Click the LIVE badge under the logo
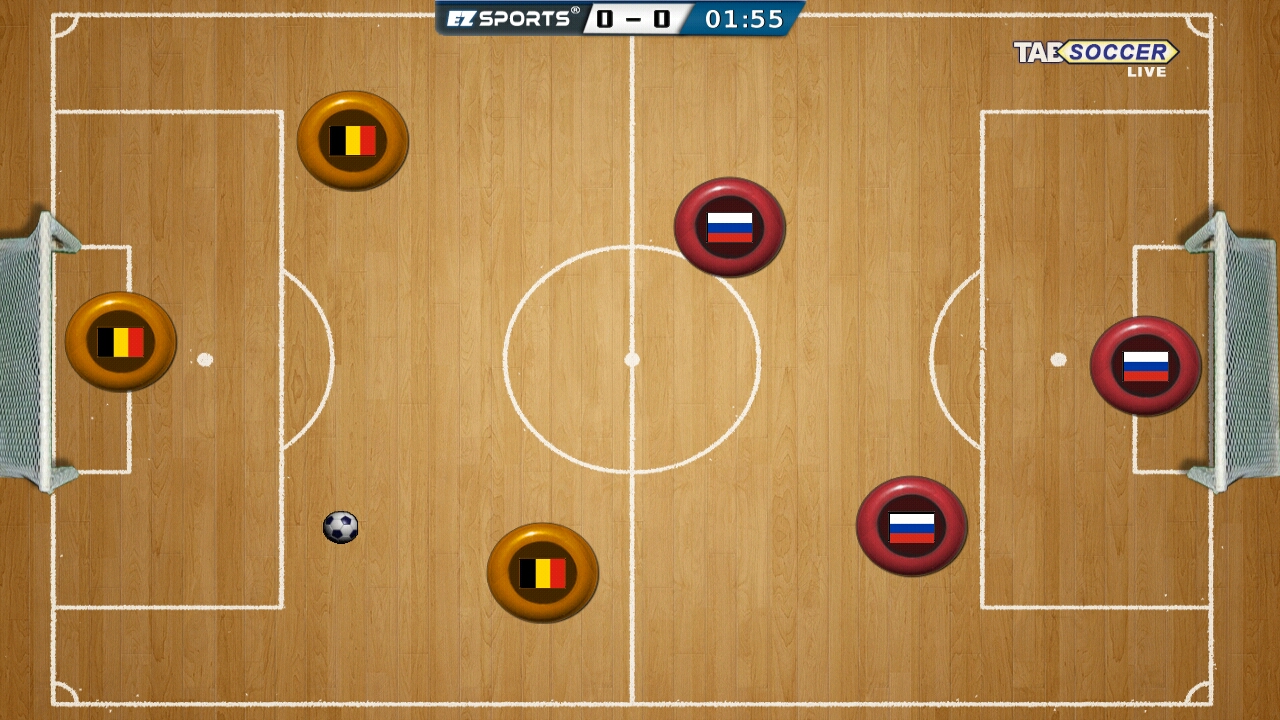 click(x=1148, y=71)
